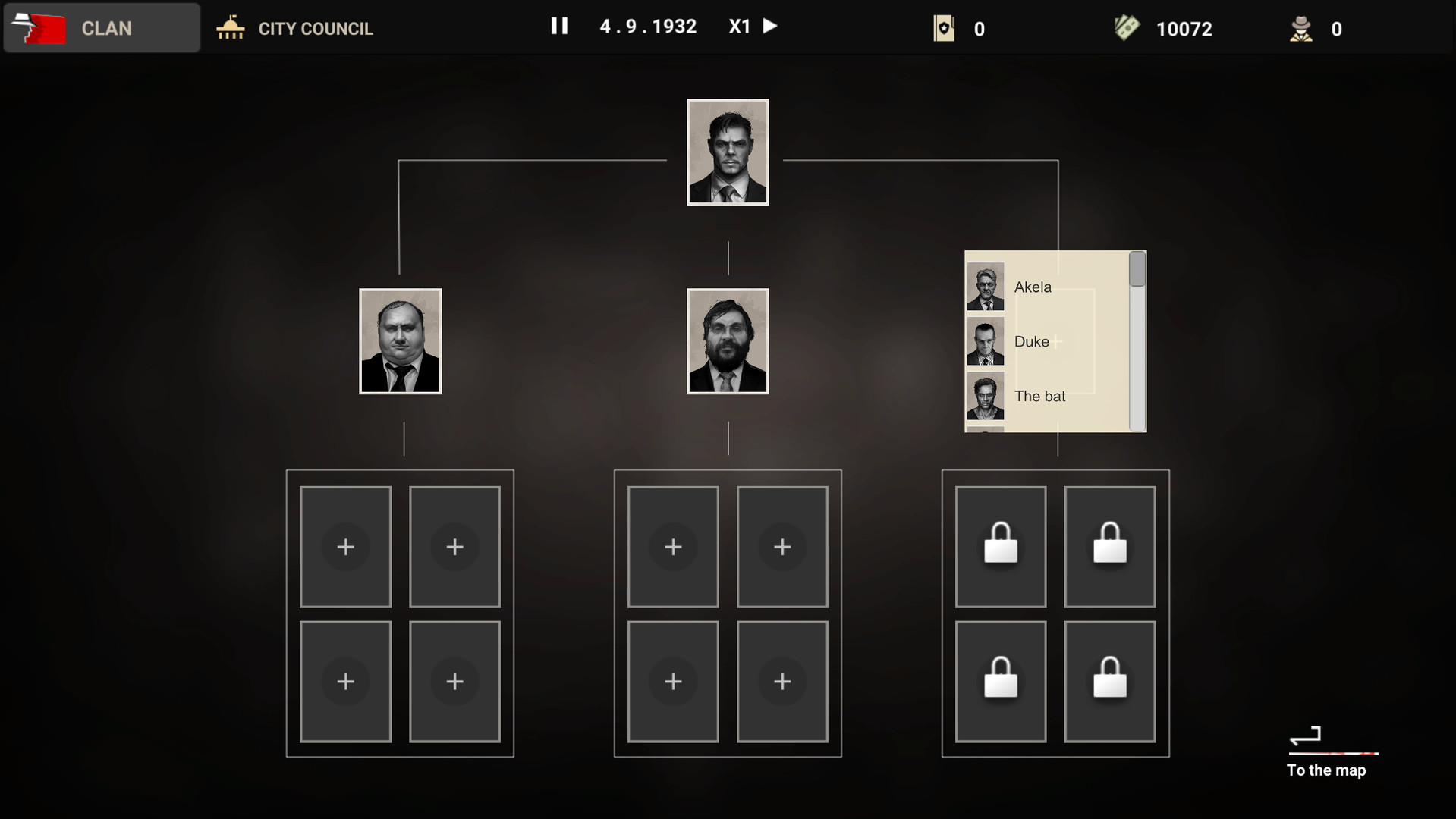Add a member to the left crew slot
1456x819 pixels.
click(x=345, y=546)
